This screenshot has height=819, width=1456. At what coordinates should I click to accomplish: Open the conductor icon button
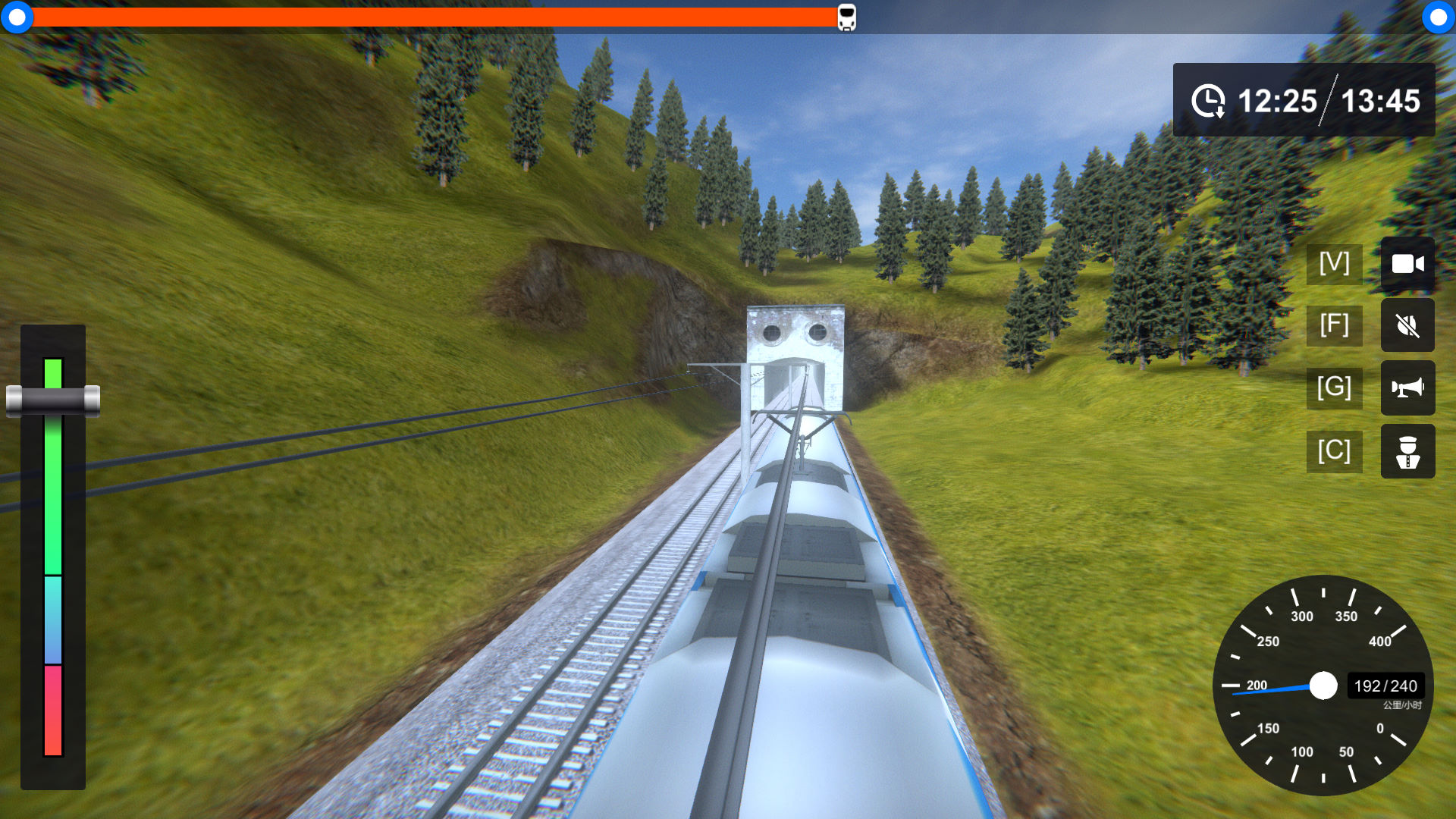pos(1407,452)
